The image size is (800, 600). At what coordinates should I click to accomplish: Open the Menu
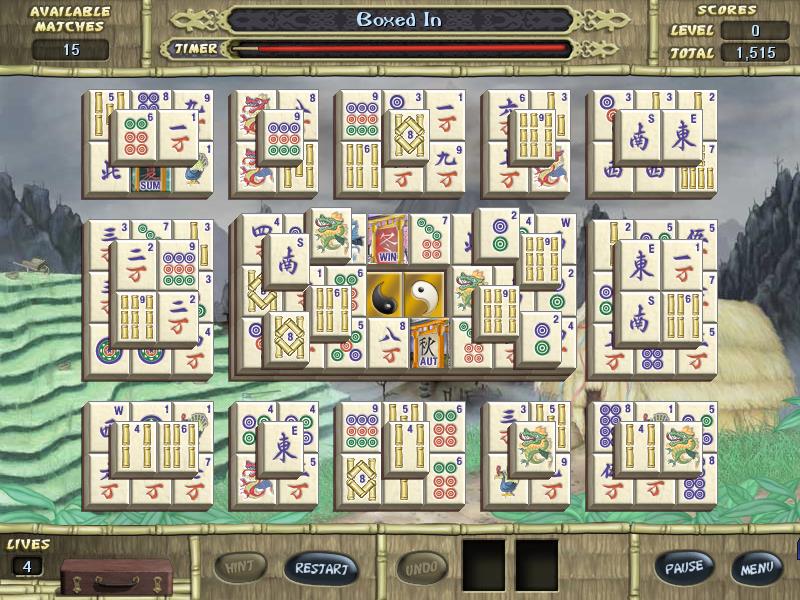755,569
